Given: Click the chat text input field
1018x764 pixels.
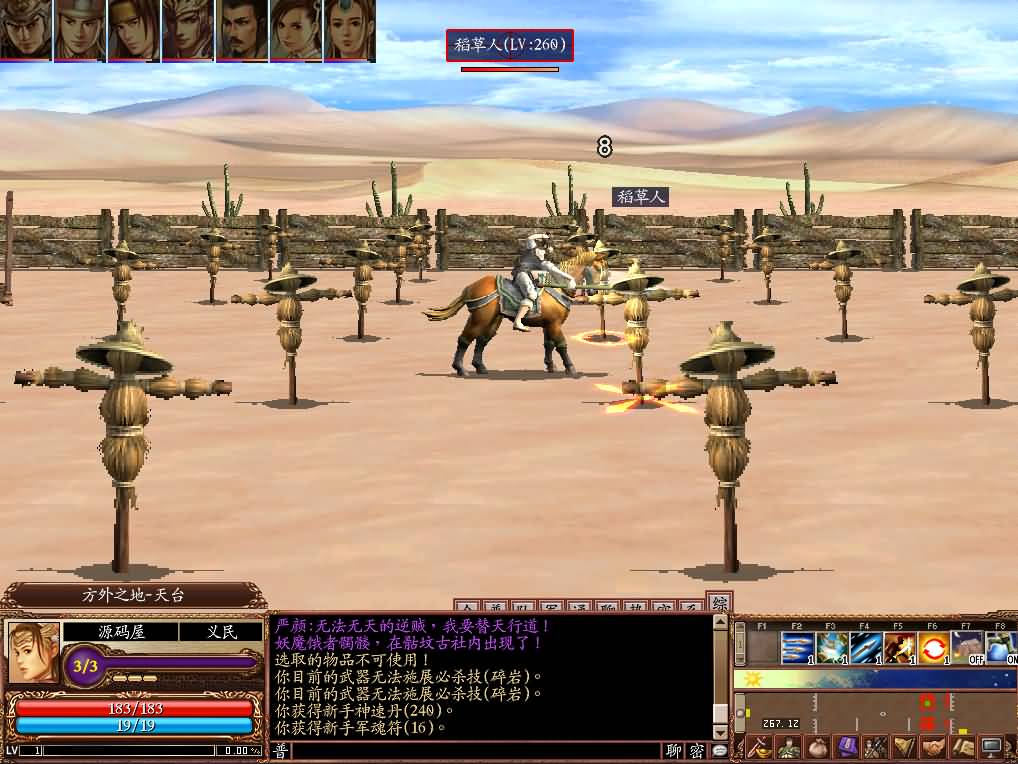Looking at the screenshot, I should coord(476,751).
